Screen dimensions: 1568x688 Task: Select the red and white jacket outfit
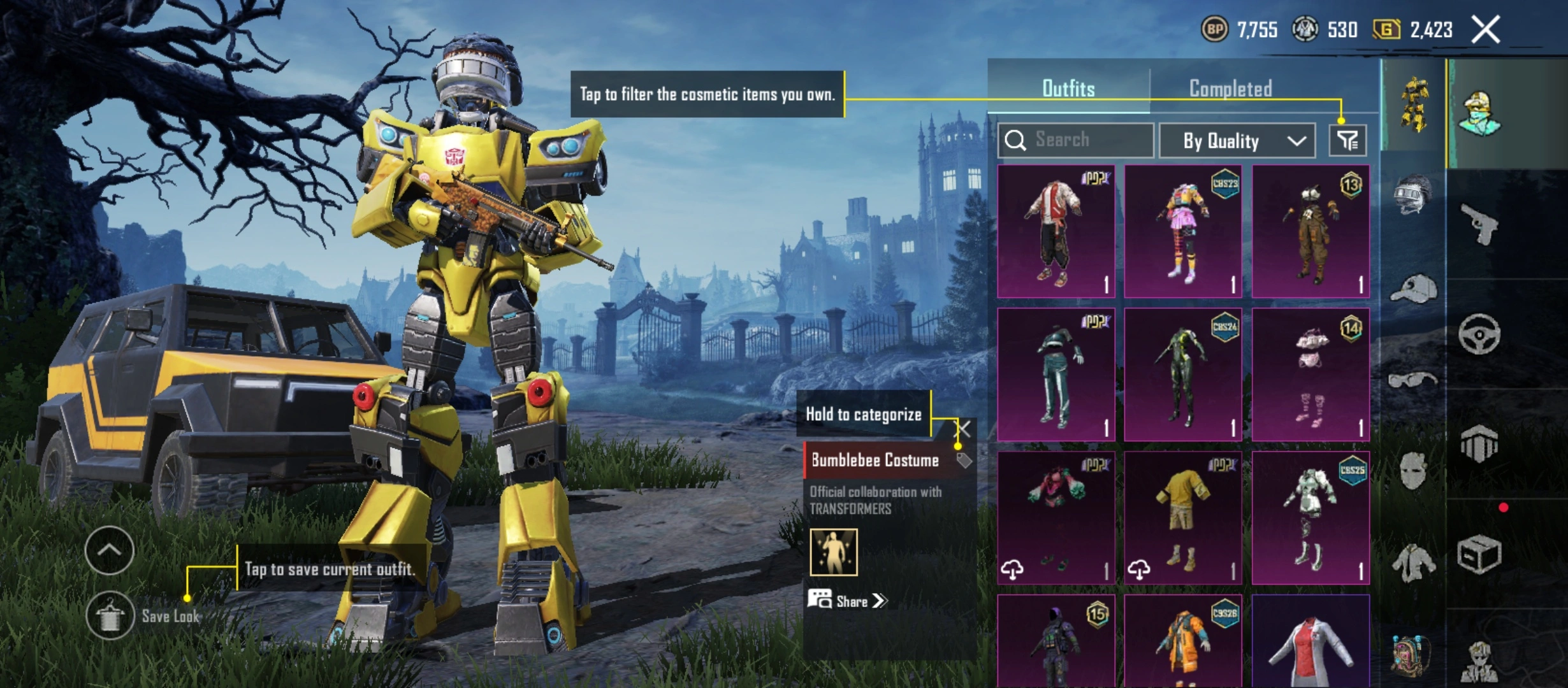click(x=1056, y=232)
